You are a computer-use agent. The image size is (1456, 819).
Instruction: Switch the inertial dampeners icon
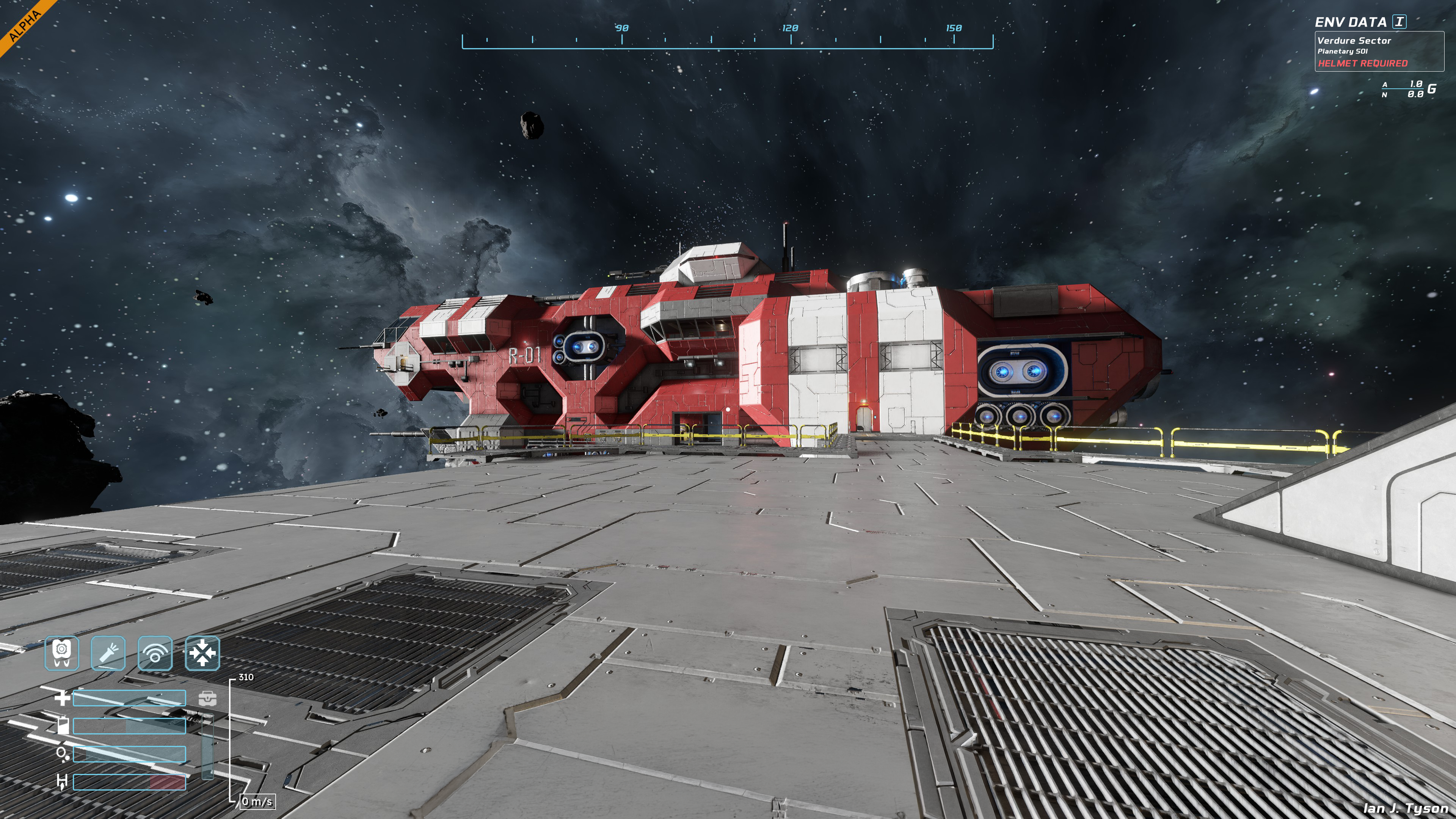[x=202, y=653]
